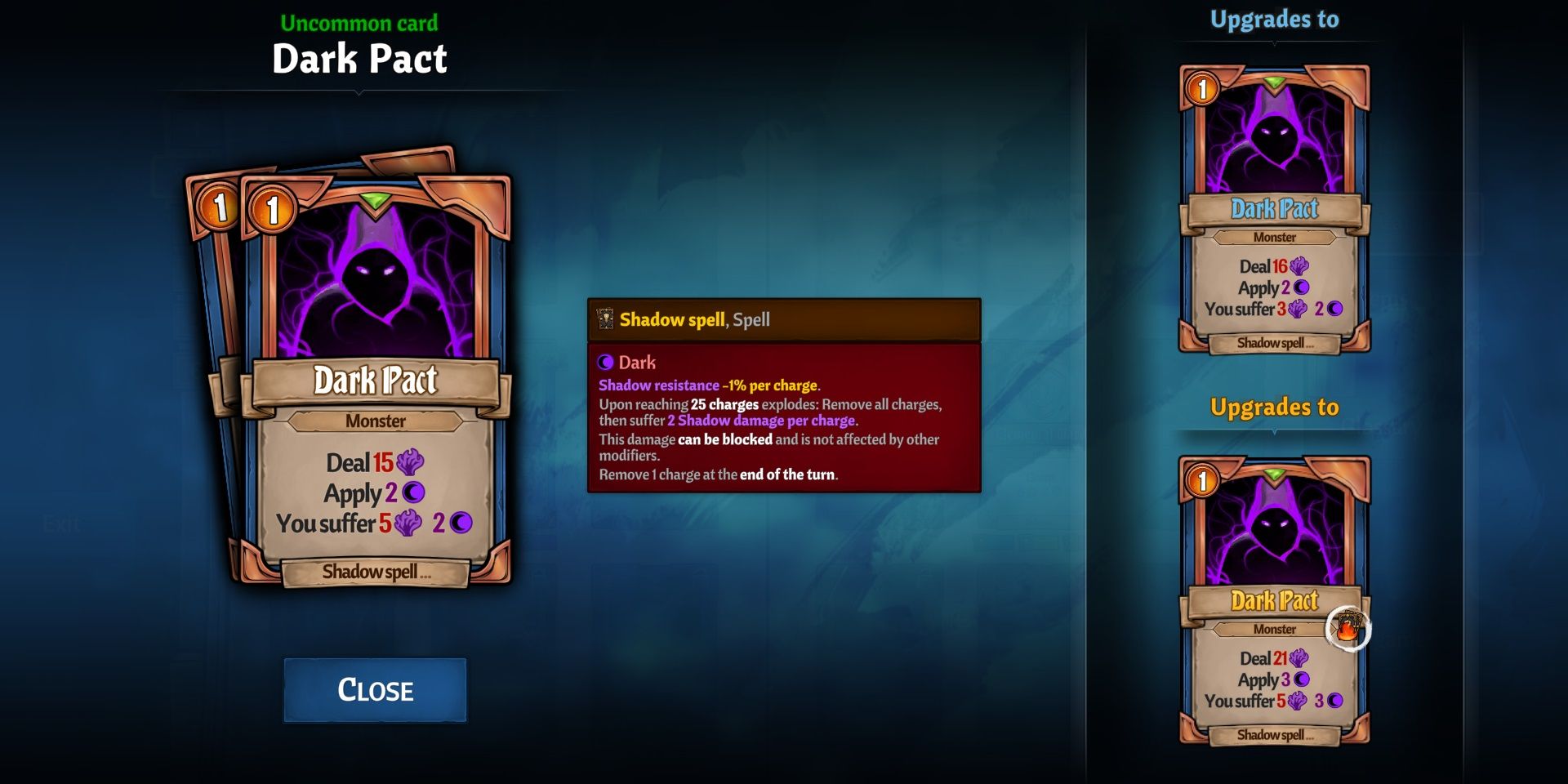Click the Dark icon in the red tooltip
The width and height of the screenshot is (1568, 784).
[604, 363]
